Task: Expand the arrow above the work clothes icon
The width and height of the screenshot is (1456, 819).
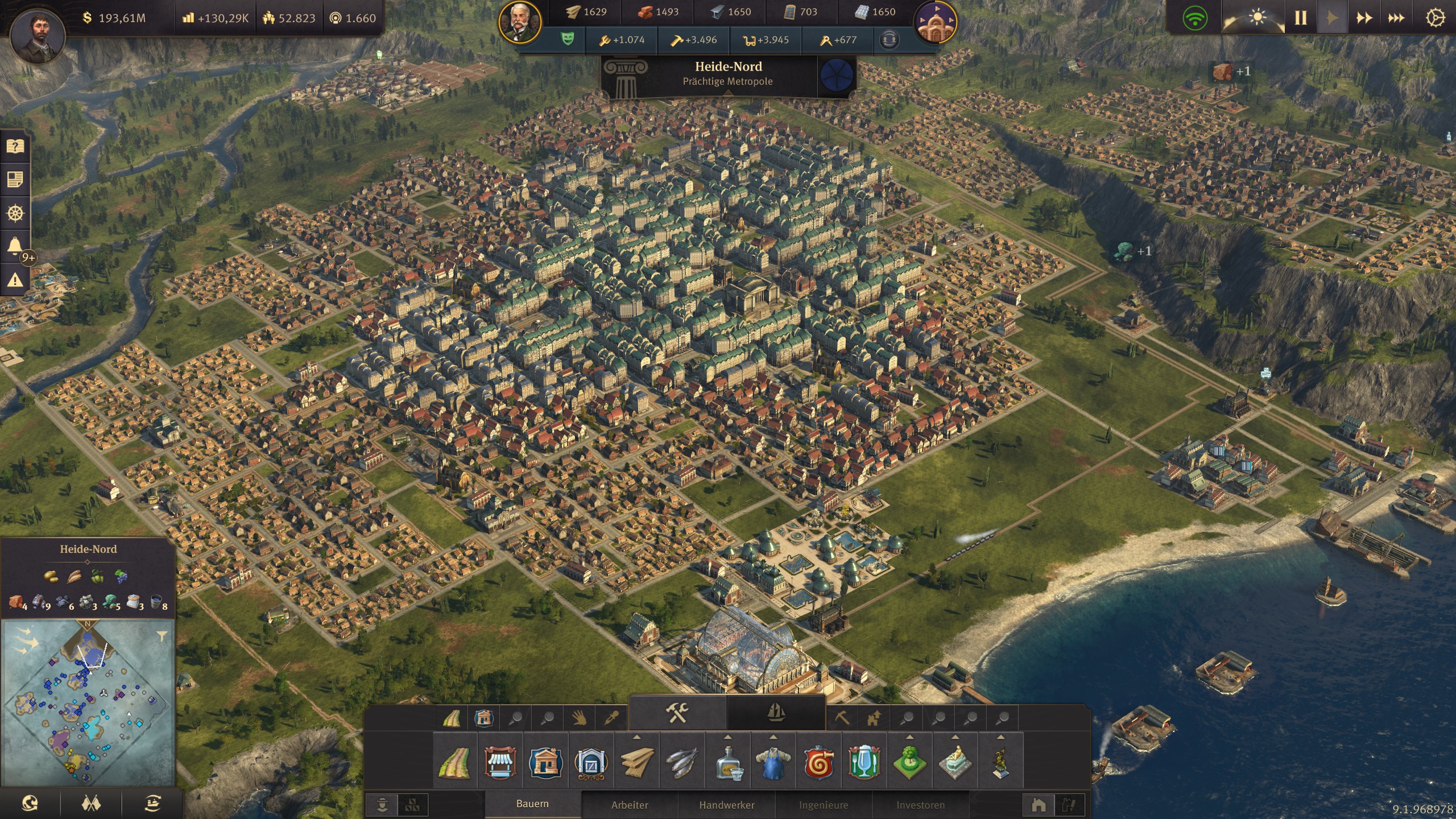Action: click(x=774, y=737)
